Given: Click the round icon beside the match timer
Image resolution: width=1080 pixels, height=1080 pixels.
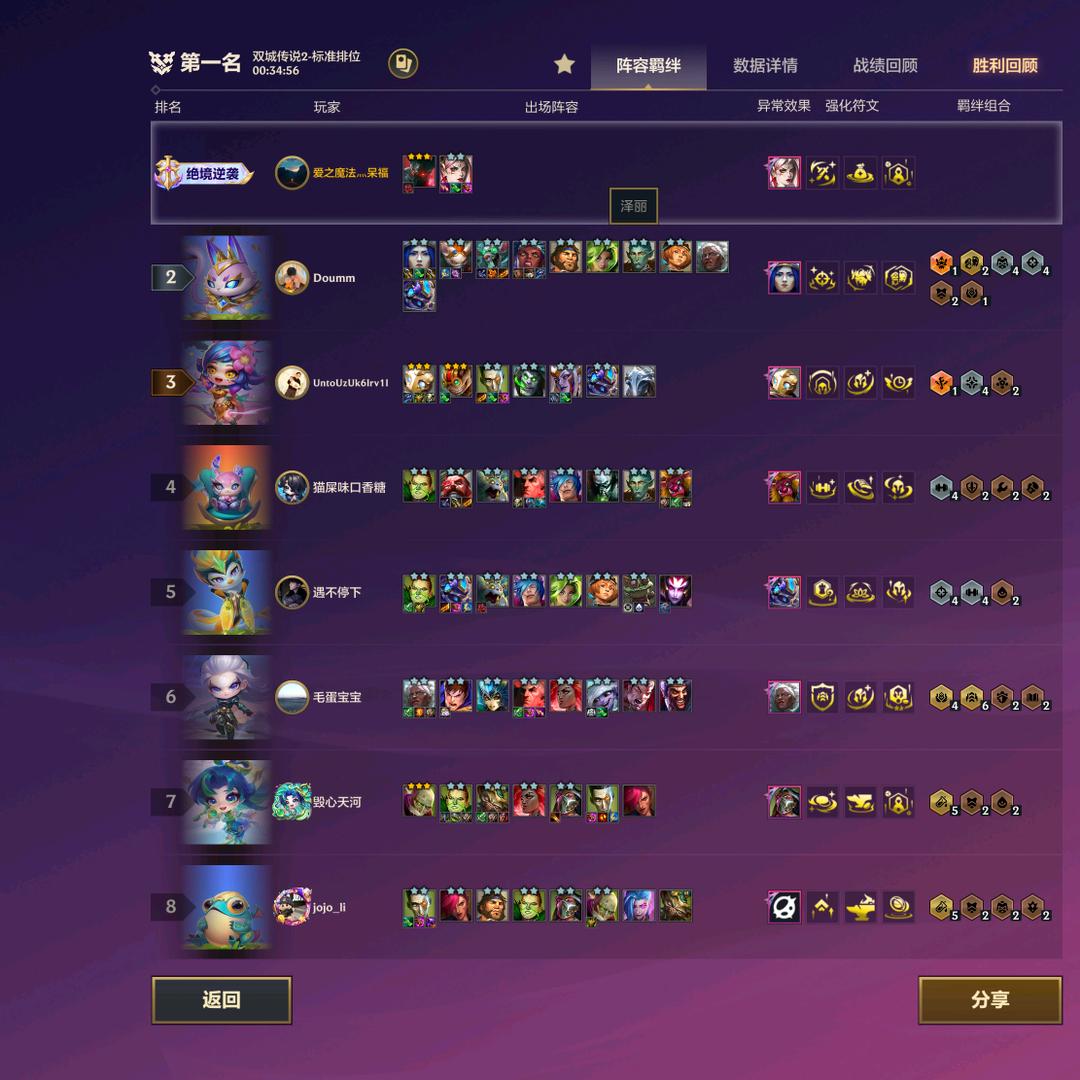Looking at the screenshot, I should tap(403, 64).
